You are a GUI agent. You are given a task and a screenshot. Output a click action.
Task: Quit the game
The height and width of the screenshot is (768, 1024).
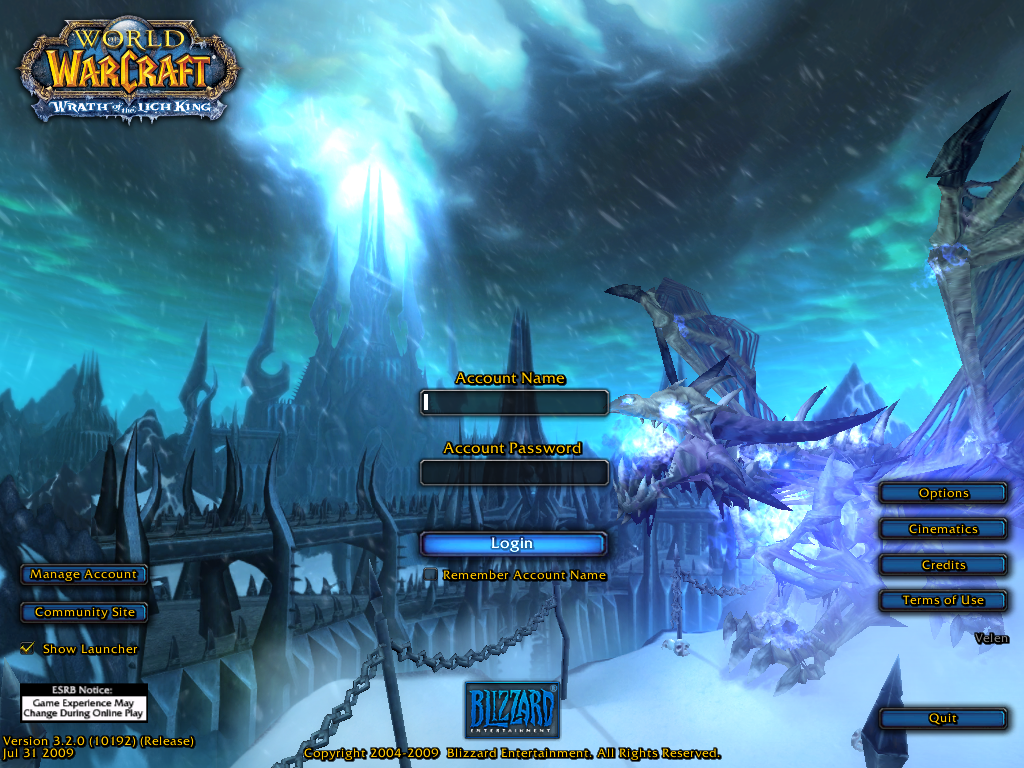[943, 718]
